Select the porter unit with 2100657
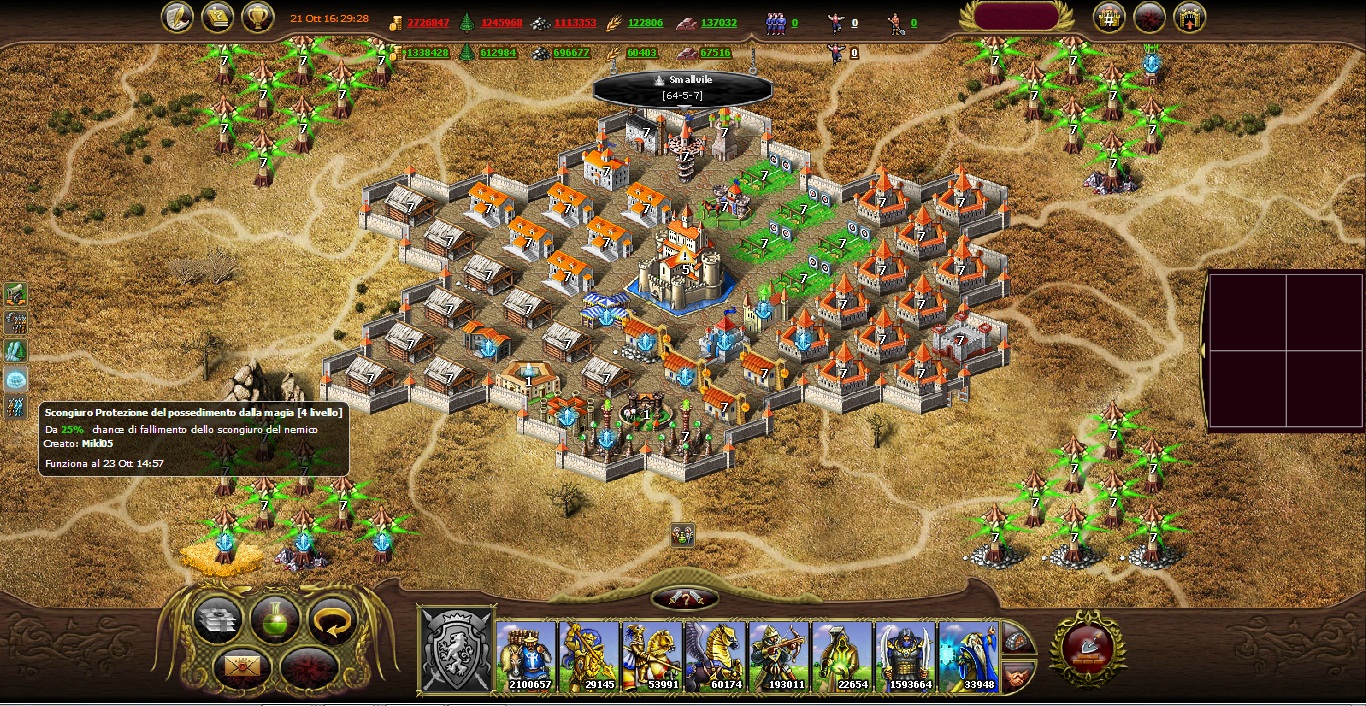Image resolution: width=1366 pixels, height=706 pixels. tap(525, 656)
